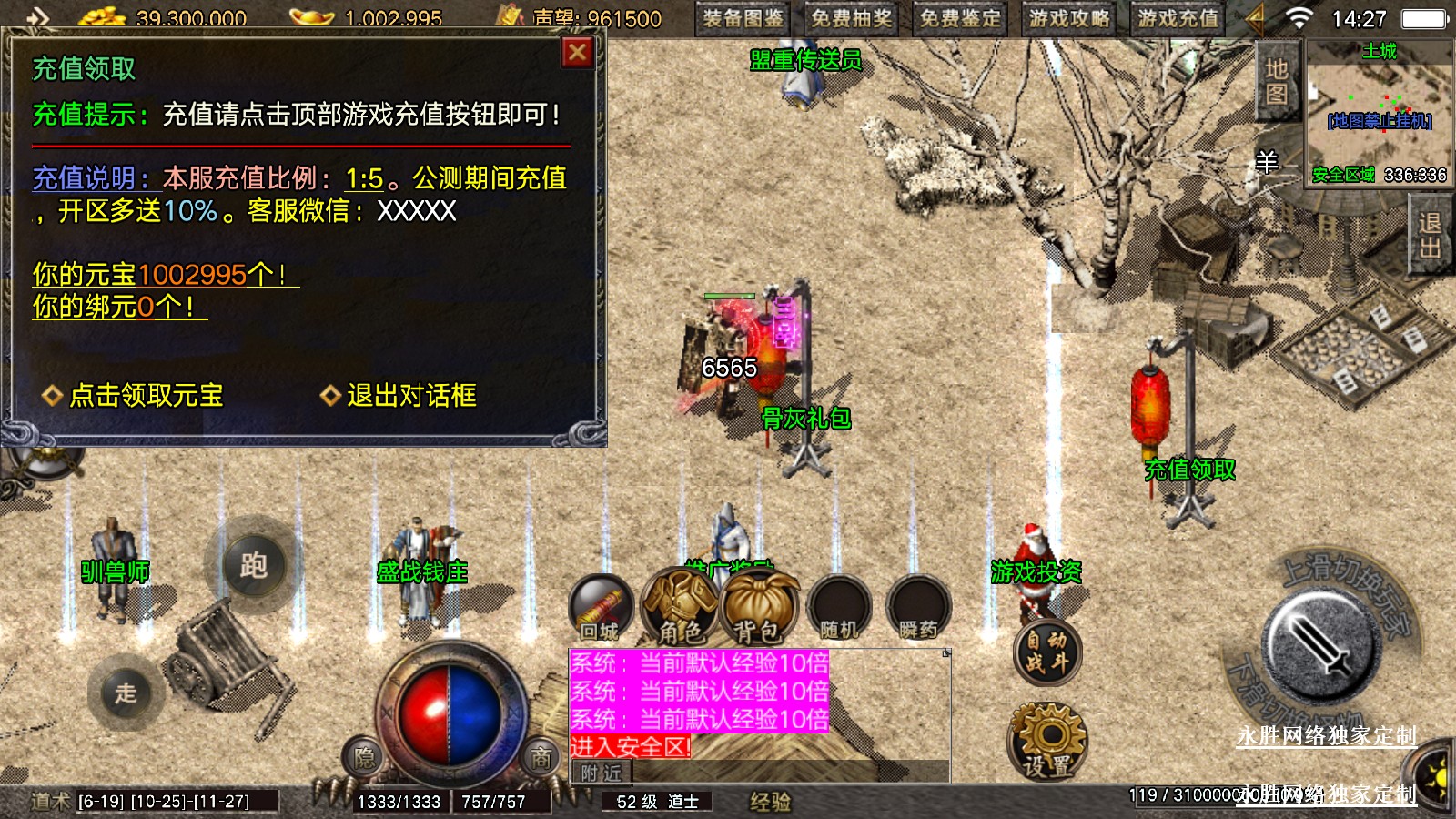Select 退出对话框 to exit dialog
This screenshot has width=1456, height=819.
410,395
